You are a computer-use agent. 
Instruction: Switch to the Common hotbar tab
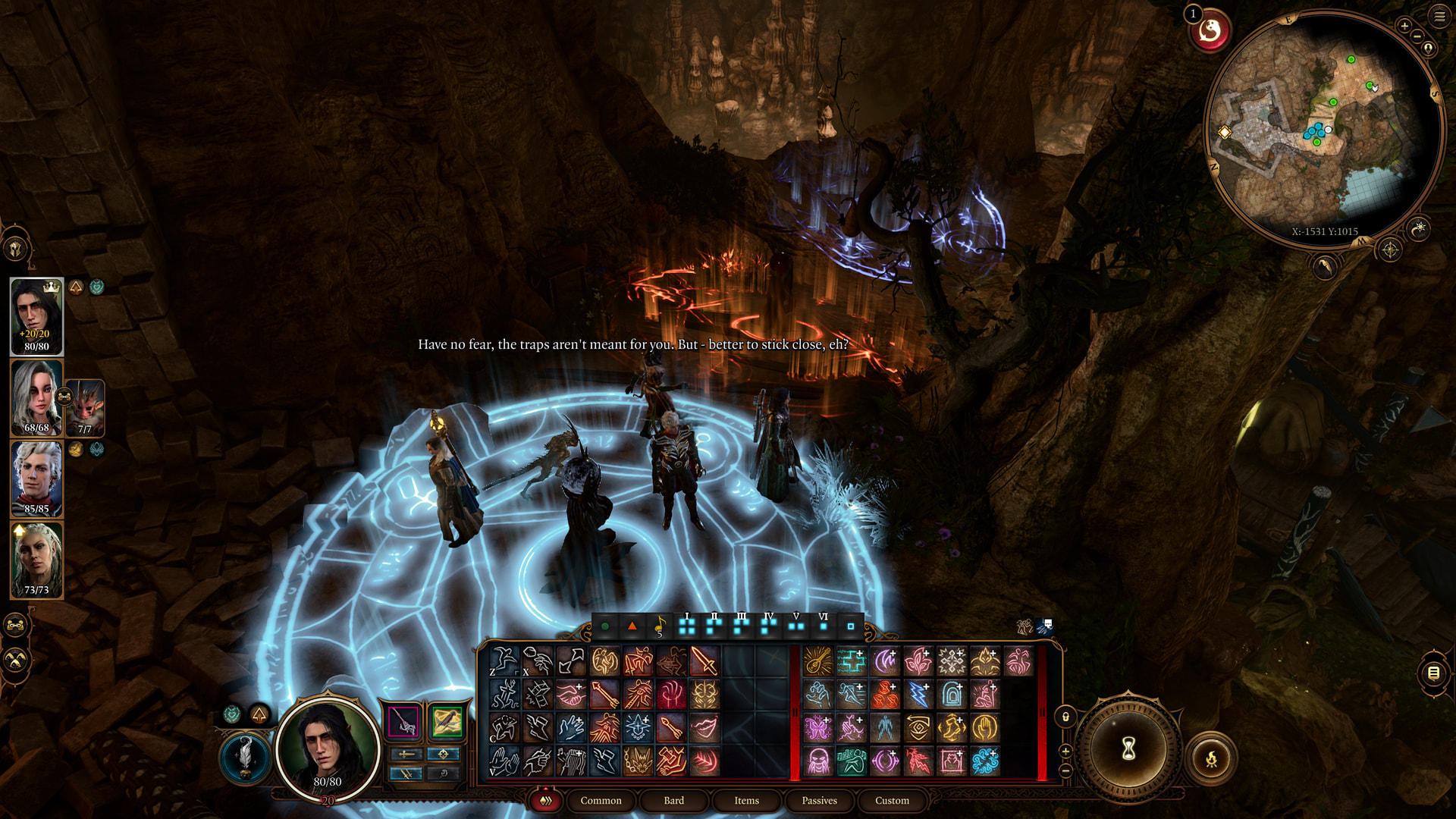click(x=601, y=801)
